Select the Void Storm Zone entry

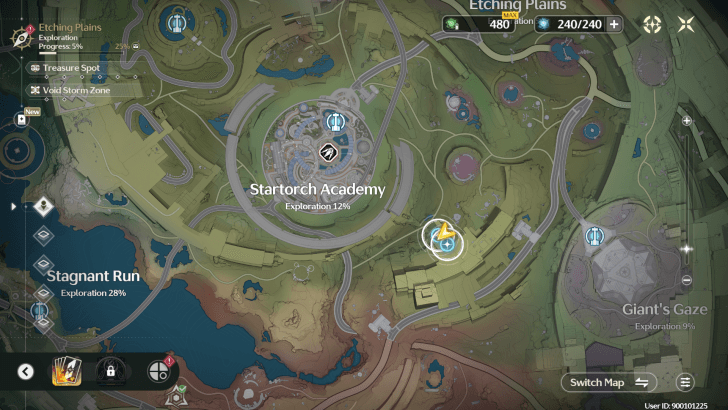coord(69,90)
